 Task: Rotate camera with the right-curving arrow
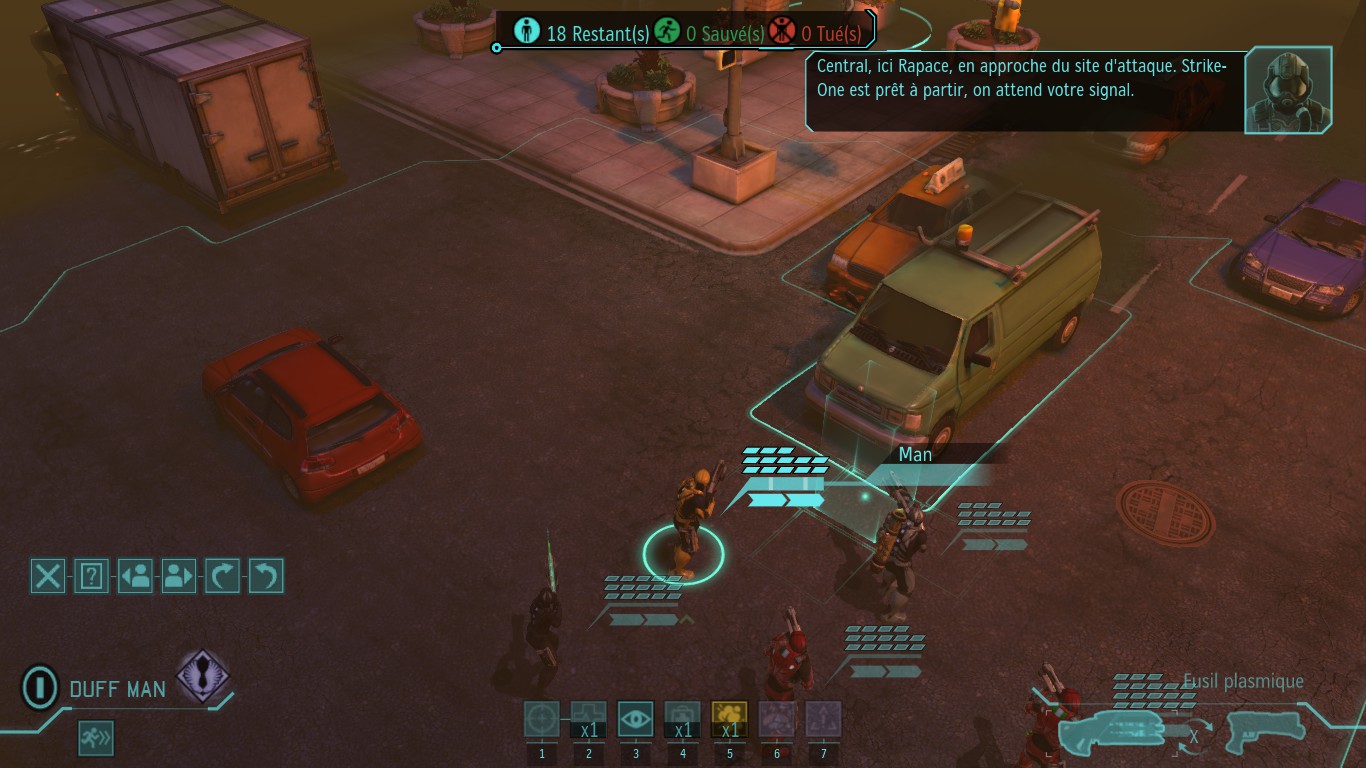(222, 576)
